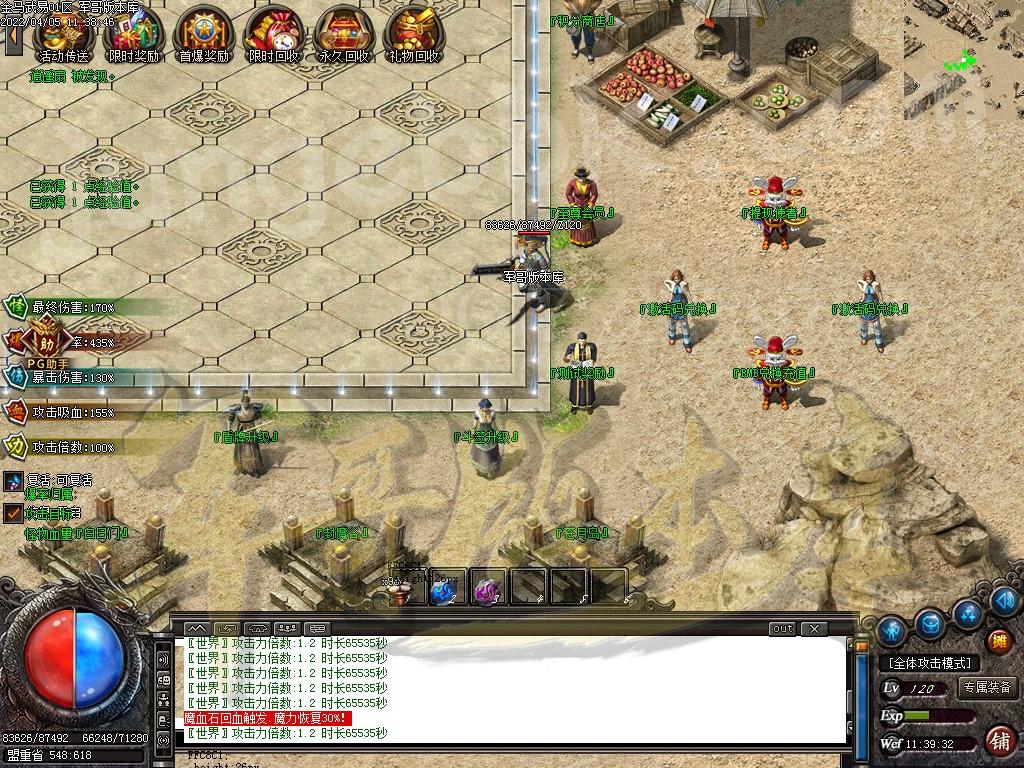1024x768 pixels.
Task: Open the 限时奖励 timed rewards icon
Action: tap(133, 34)
